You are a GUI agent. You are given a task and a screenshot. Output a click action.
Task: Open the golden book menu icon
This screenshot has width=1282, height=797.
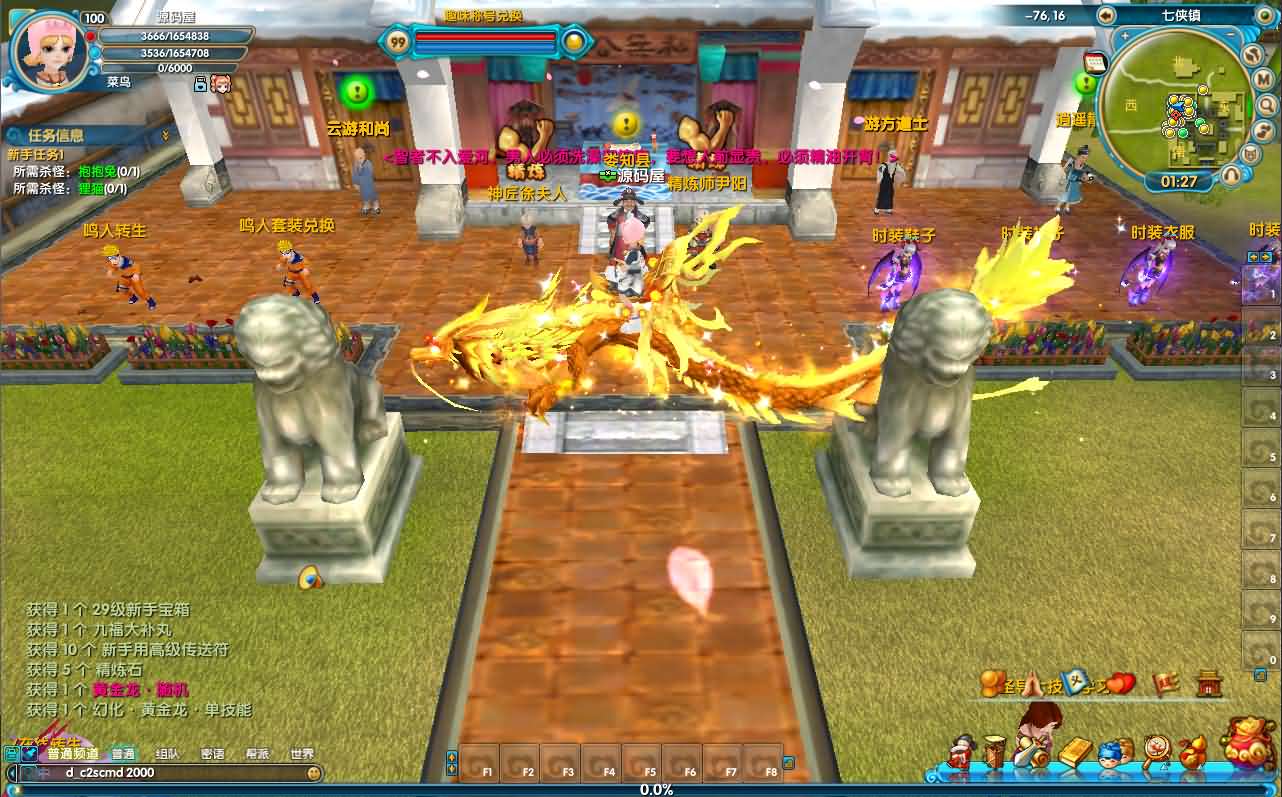click(1074, 753)
